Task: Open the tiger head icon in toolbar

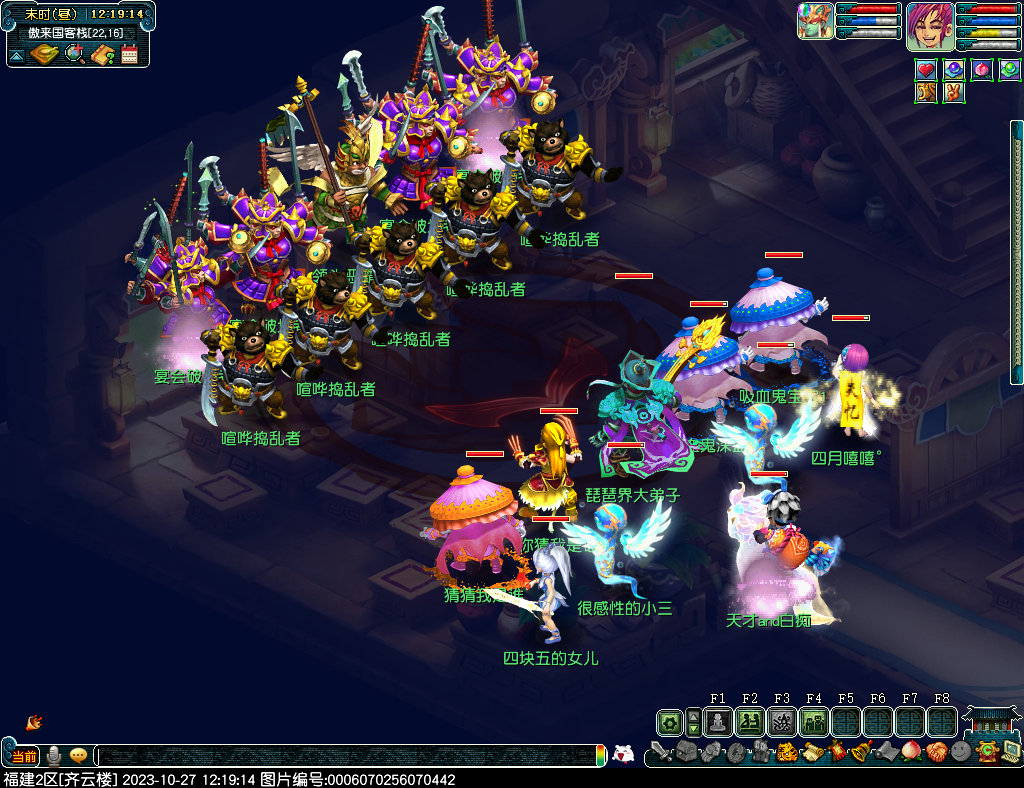Action: click(x=786, y=752)
